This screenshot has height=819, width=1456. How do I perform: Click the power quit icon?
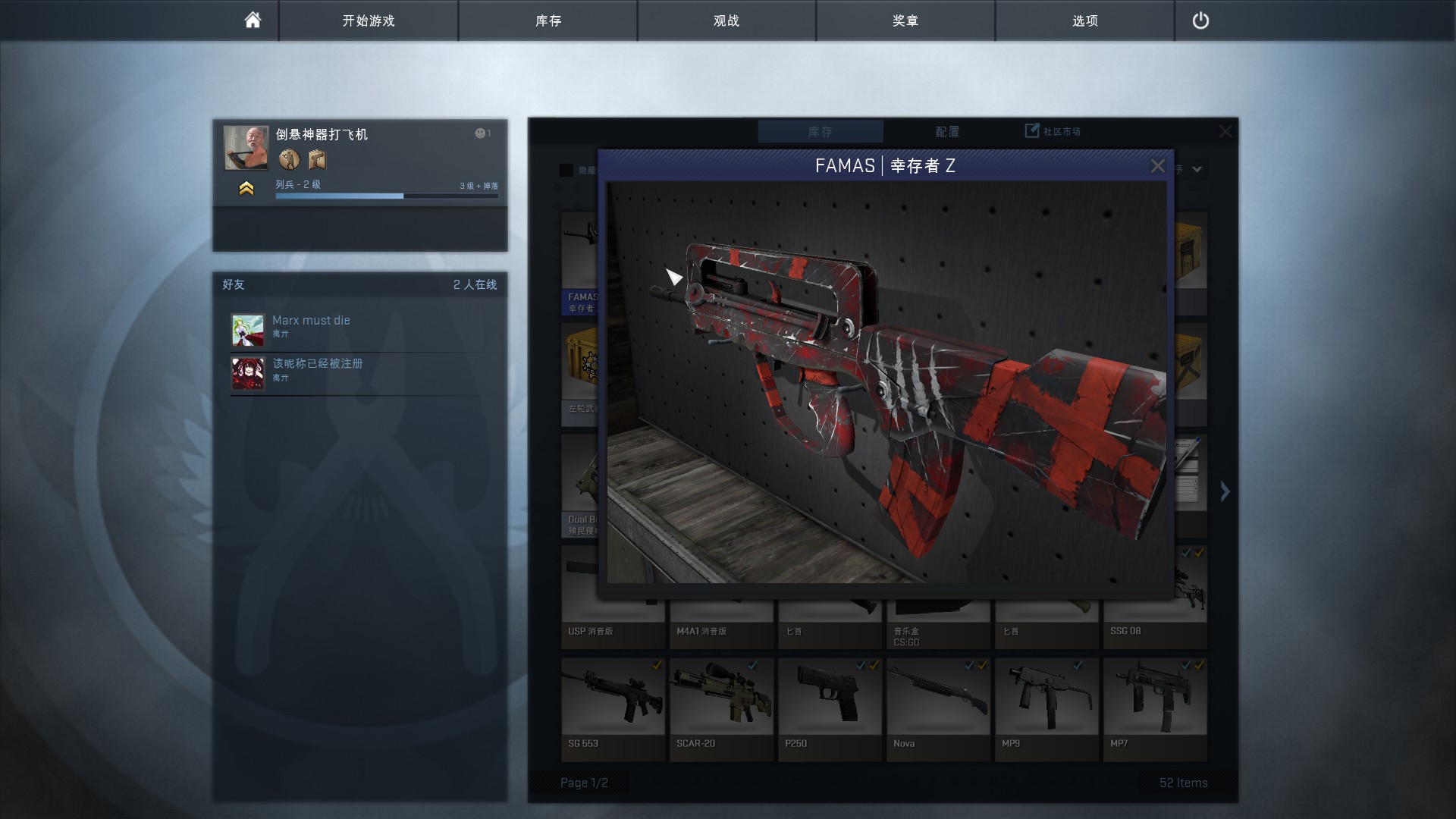1200,20
